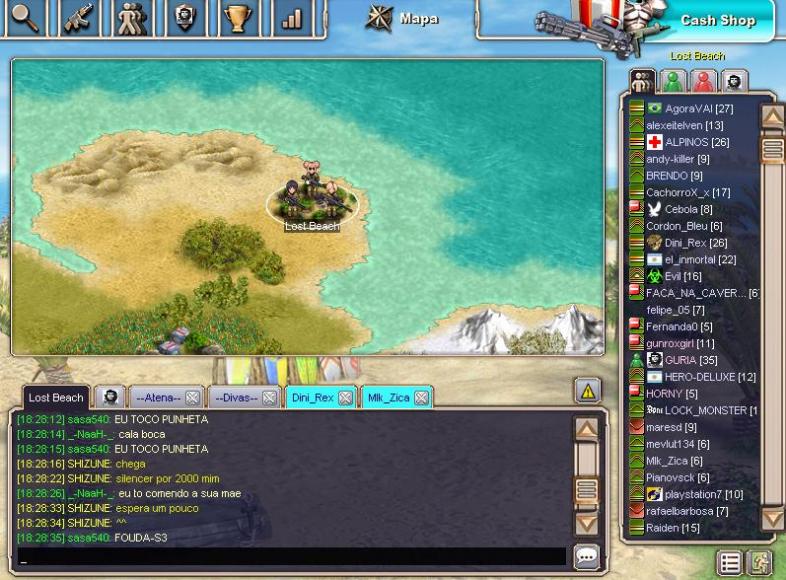Viewport: 786px width, 580px height.
Task: Select the Lost Beach marker on the map
Action: point(312,203)
